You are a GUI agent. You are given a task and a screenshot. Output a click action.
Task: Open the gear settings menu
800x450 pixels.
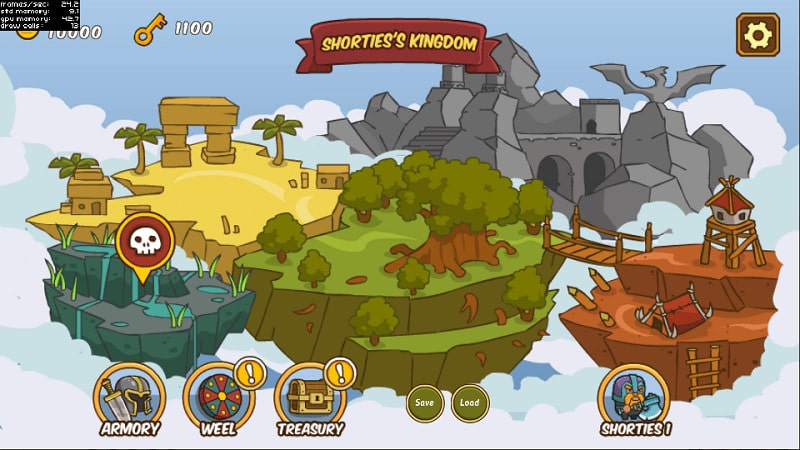pos(757,35)
